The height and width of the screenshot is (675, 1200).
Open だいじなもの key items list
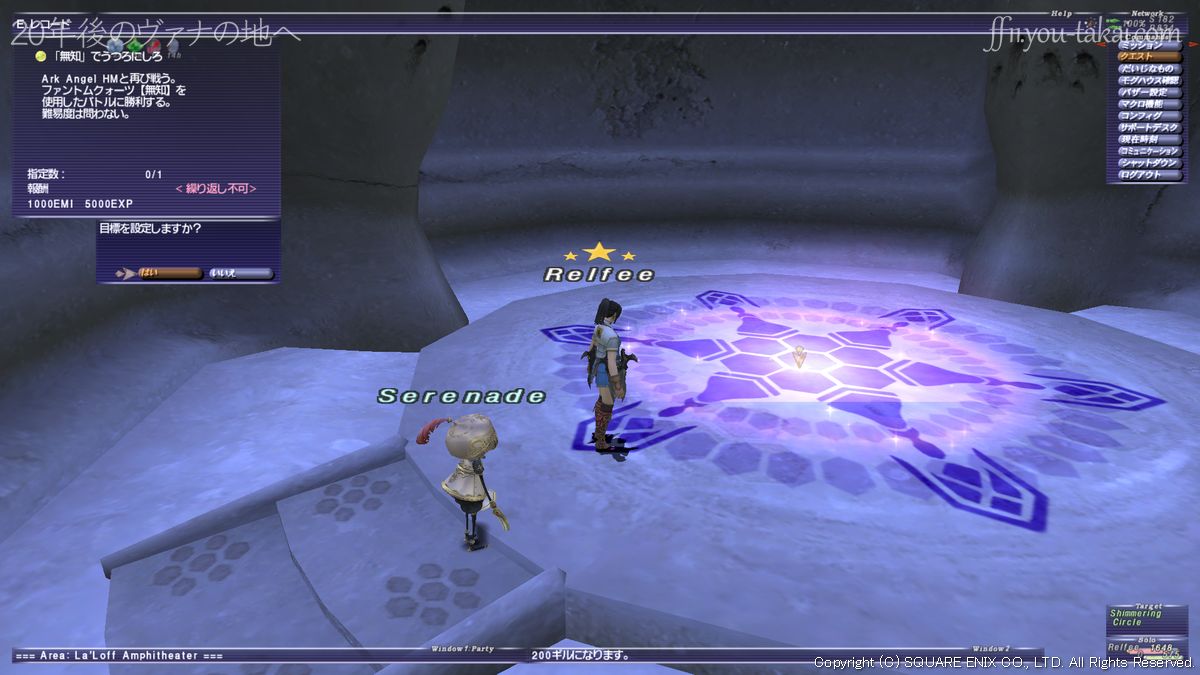tap(1148, 69)
